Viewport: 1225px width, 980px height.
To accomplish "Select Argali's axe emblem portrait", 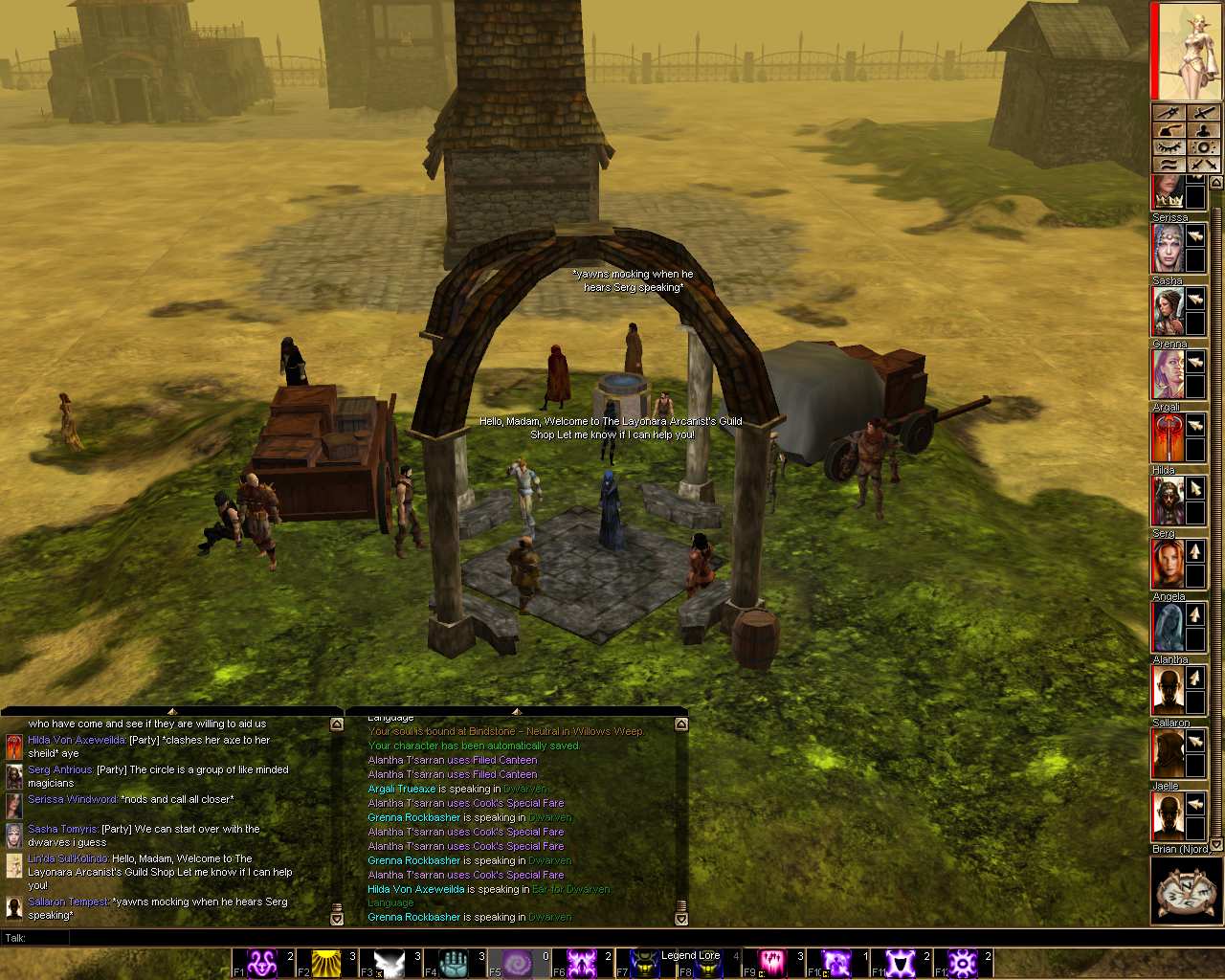I will [1167, 437].
